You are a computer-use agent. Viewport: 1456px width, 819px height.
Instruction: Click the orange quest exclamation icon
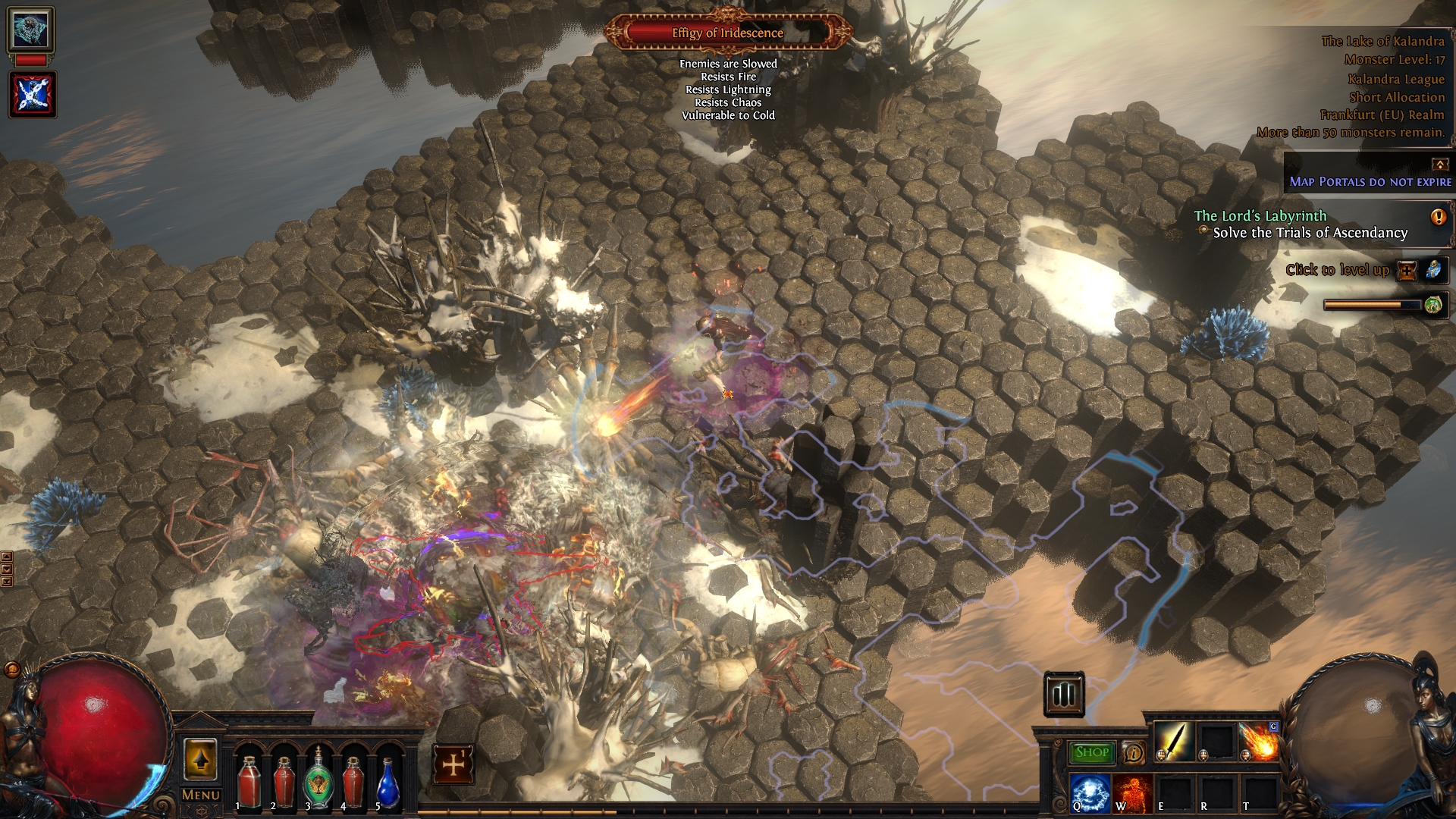point(1438,218)
